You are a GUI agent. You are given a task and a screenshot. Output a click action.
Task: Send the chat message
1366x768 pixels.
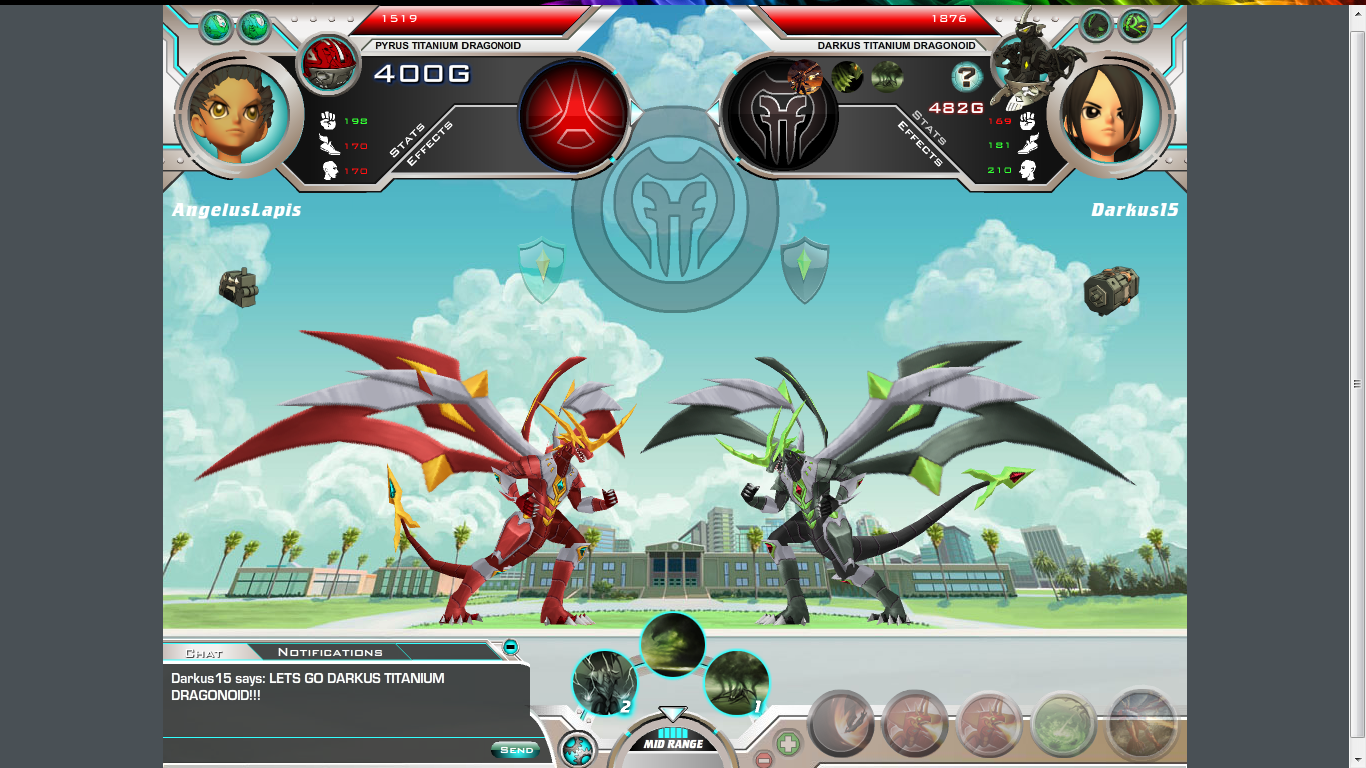(x=516, y=750)
